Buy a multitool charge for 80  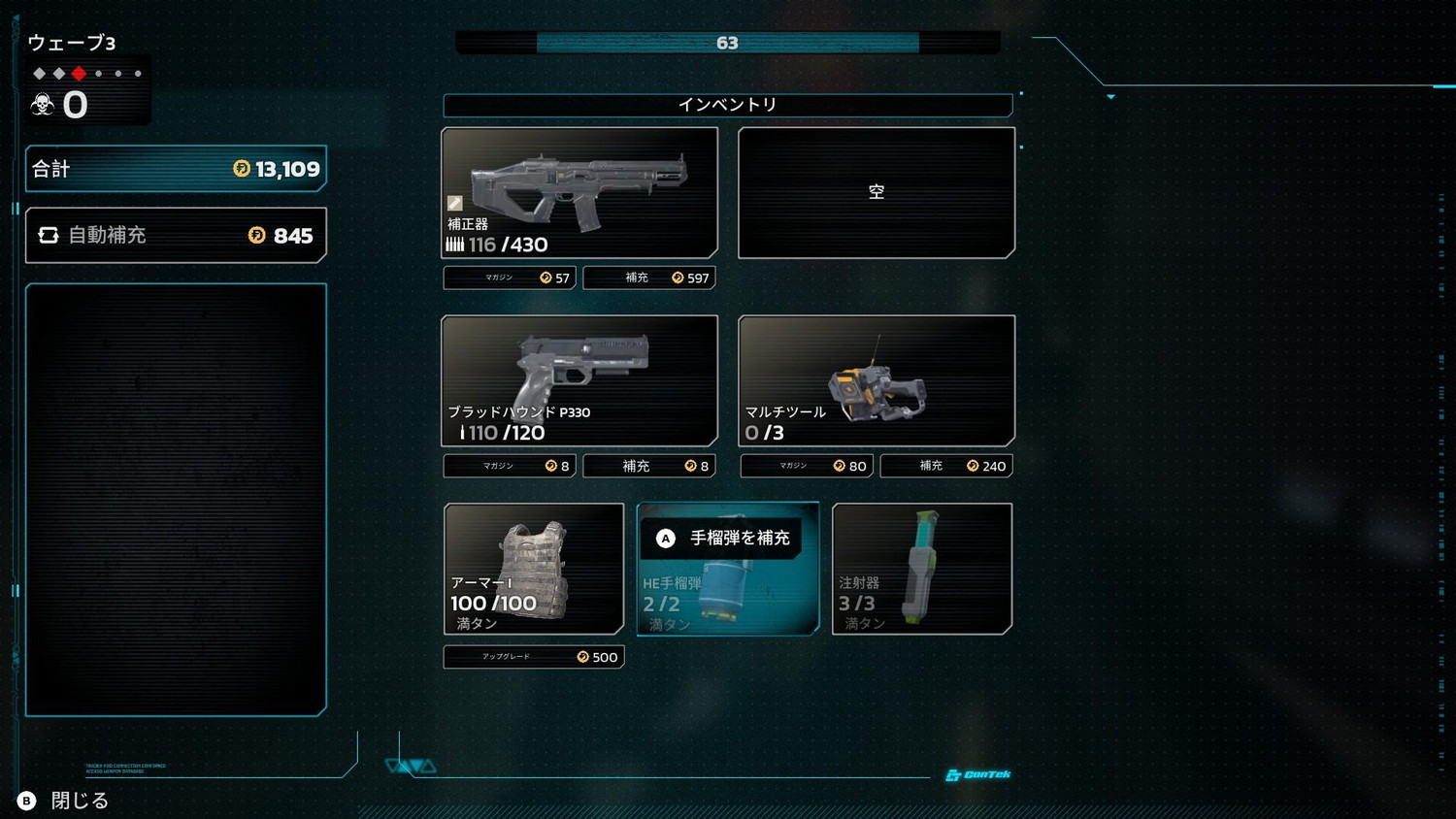pos(807,466)
